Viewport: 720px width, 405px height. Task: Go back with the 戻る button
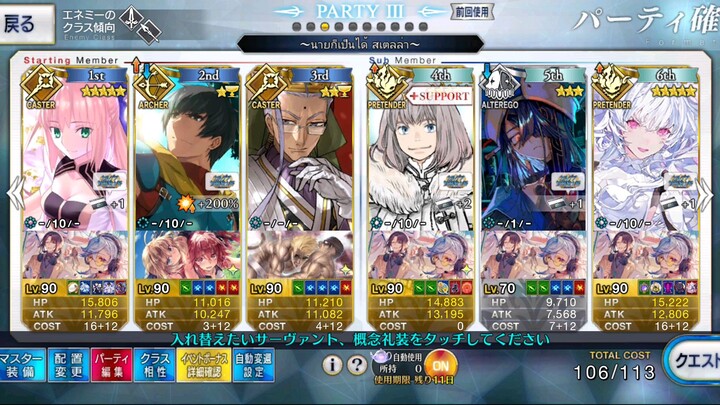pos(24,23)
